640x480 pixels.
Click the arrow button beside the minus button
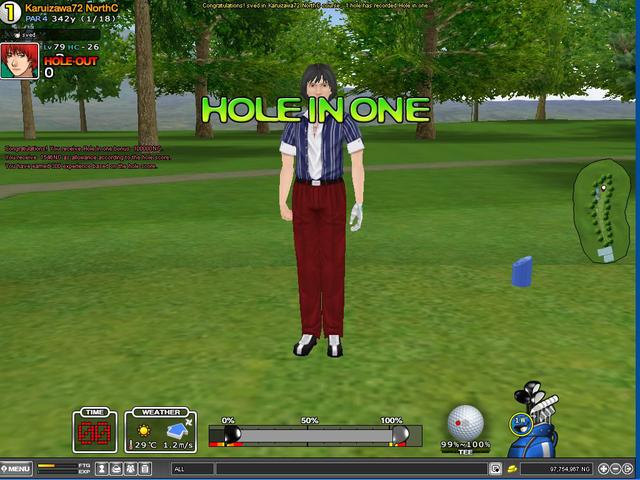630,468
